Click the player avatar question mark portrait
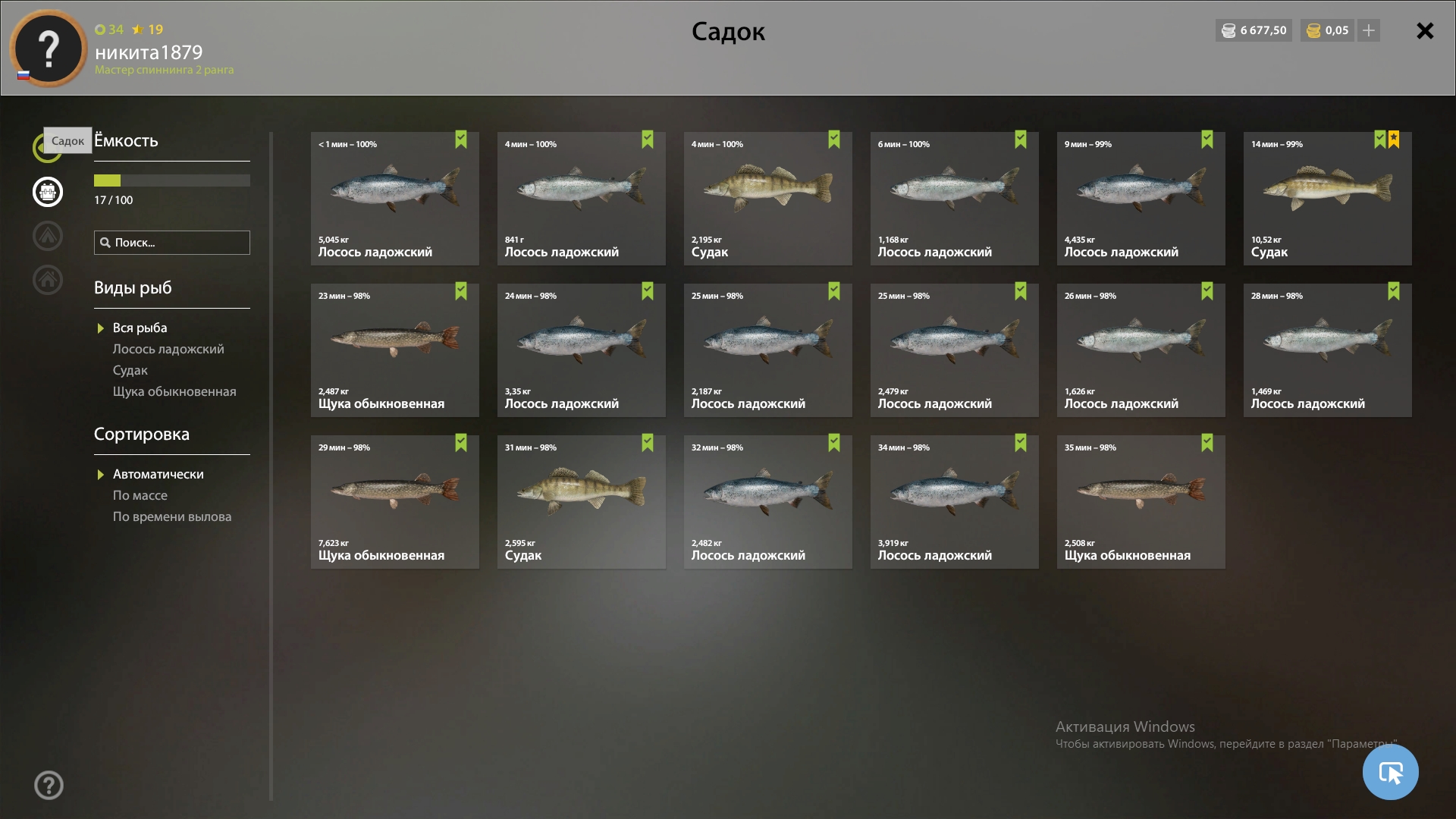 click(49, 49)
